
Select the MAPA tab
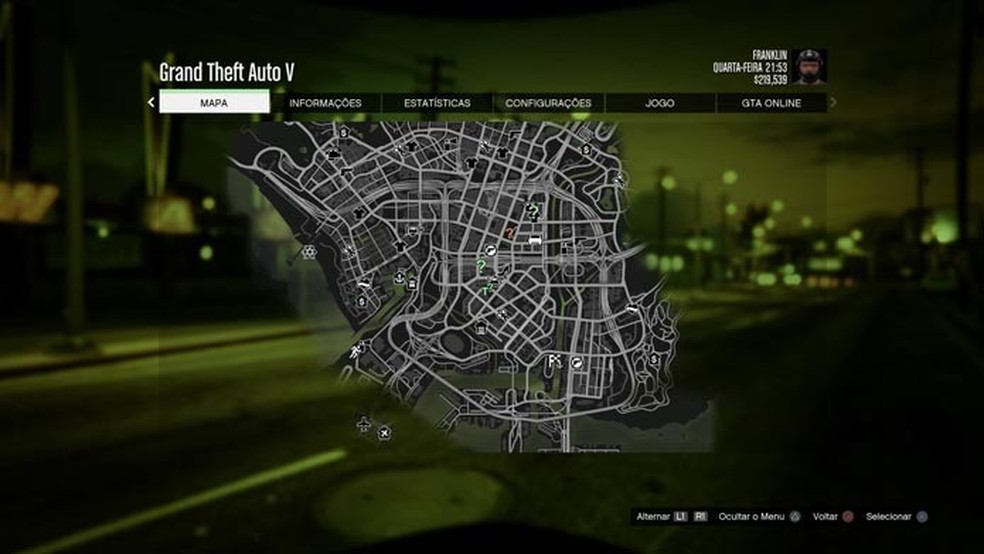(x=214, y=102)
